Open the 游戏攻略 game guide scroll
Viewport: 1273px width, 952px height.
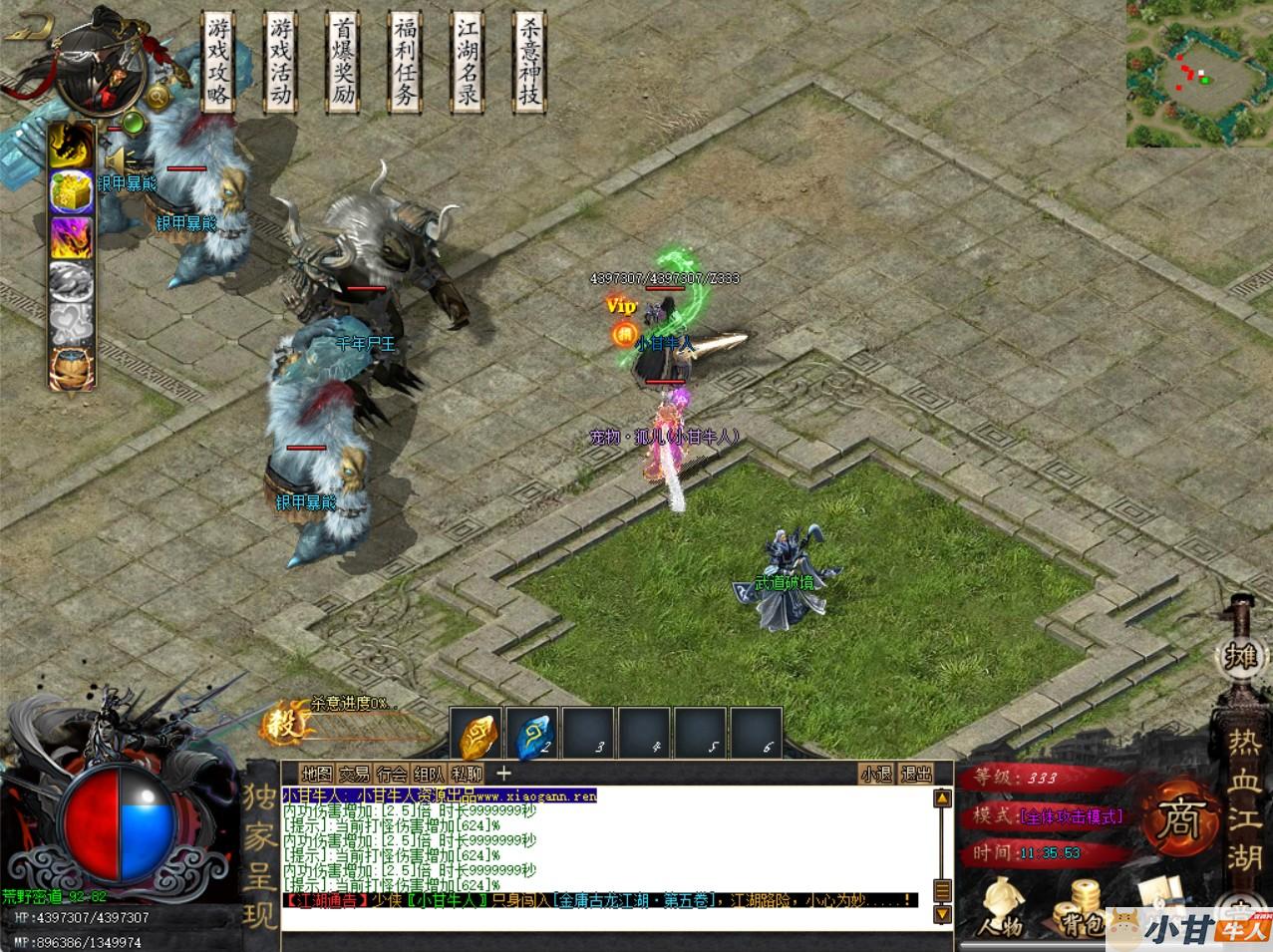pyautogui.click(x=218, y=62)
